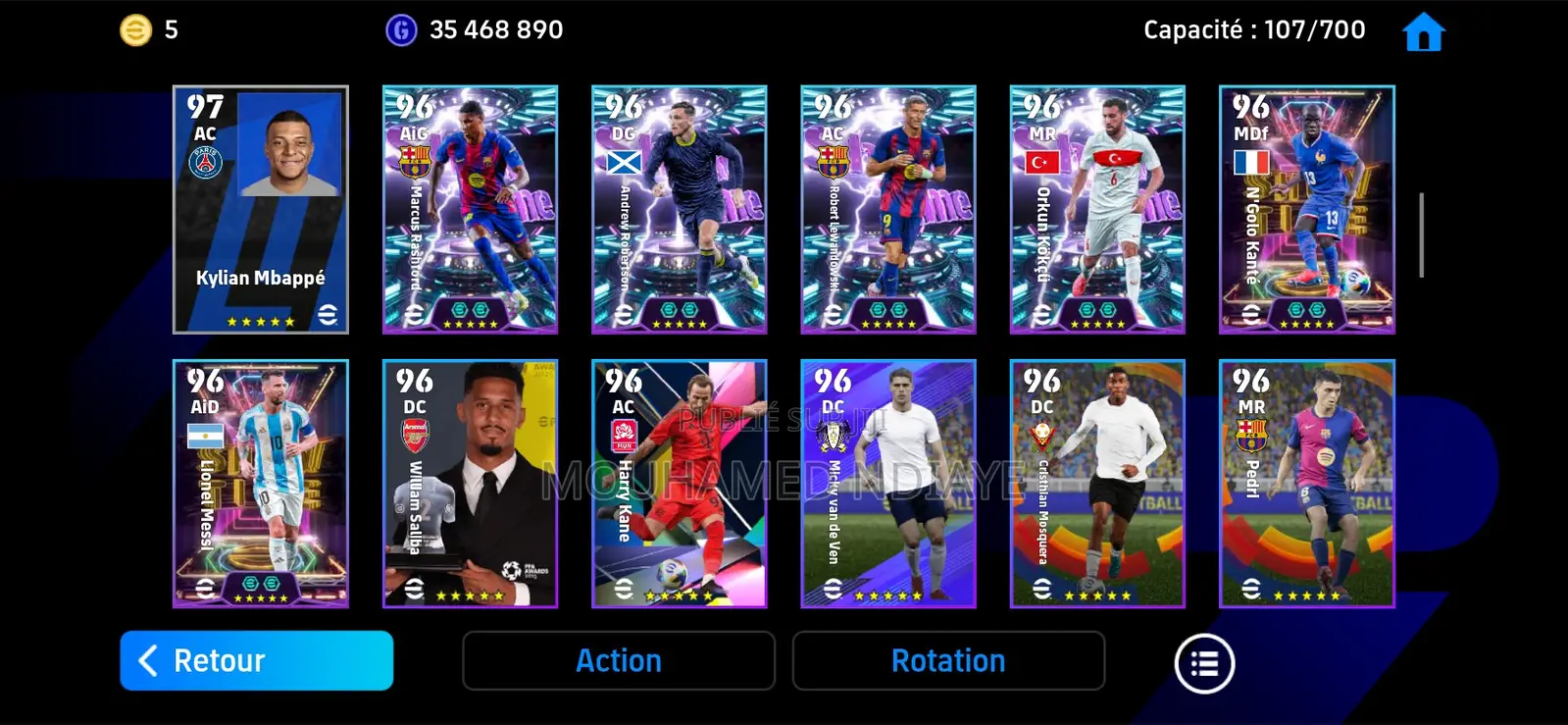
Task: Open the Action menu
Action: [619, 660]
